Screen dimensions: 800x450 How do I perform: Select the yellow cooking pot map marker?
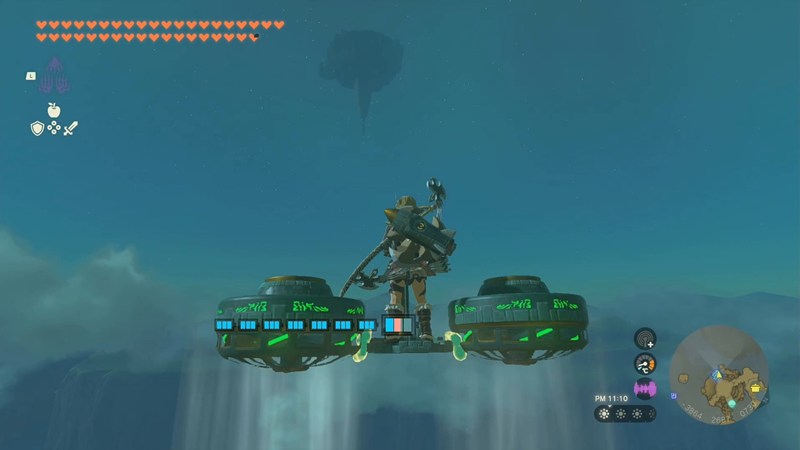pos(753,387)
